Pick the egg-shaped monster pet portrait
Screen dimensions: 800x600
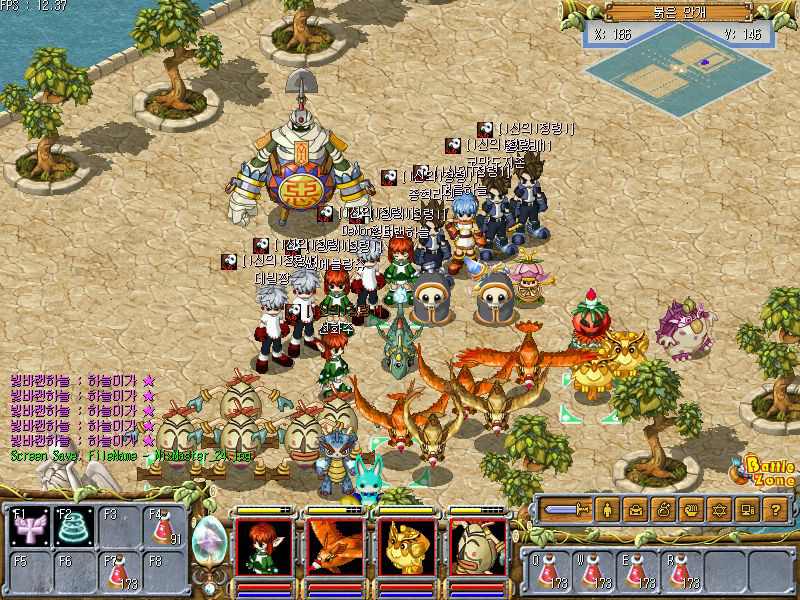(478, 547)
